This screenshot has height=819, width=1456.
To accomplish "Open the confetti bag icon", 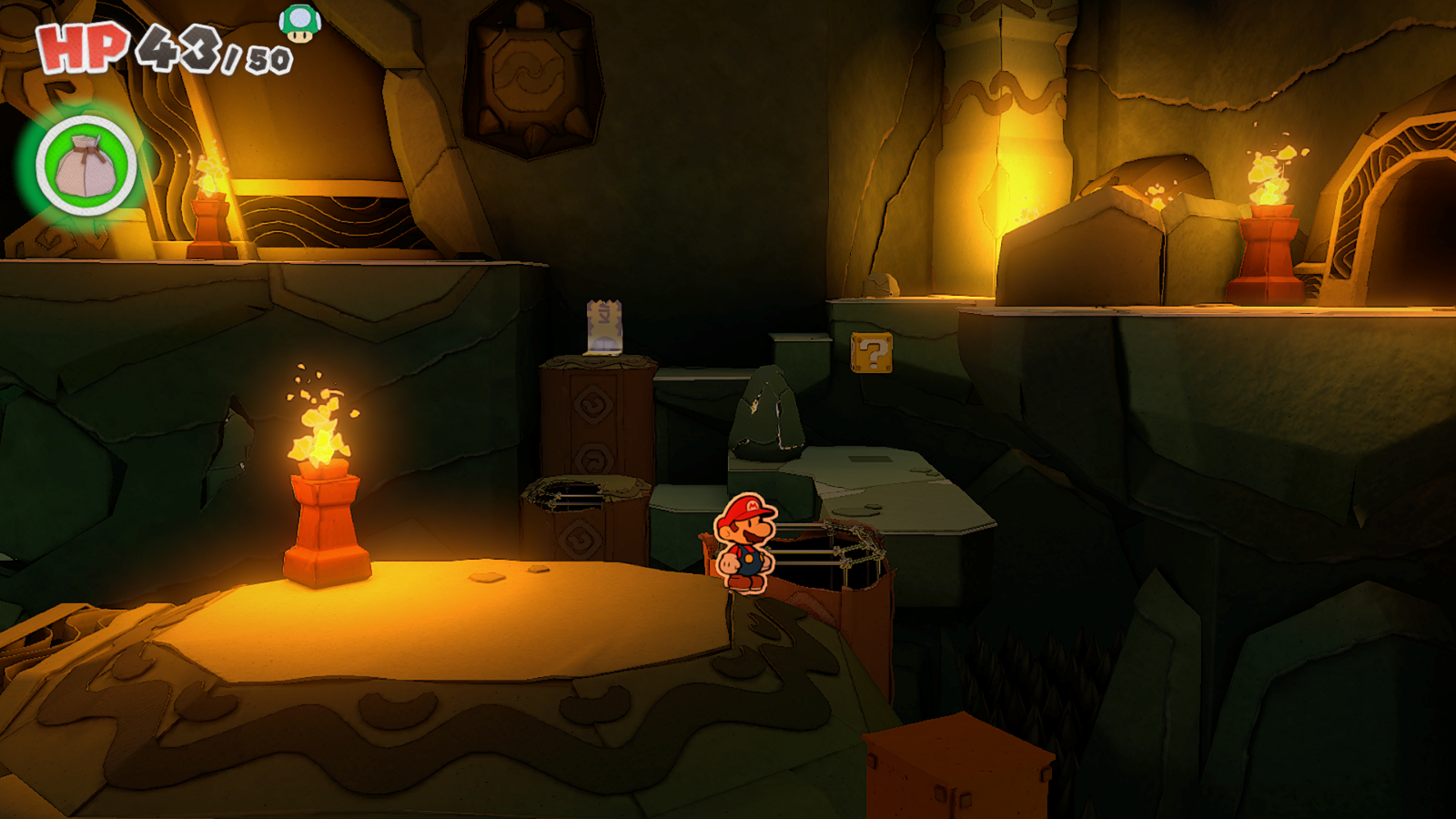I will coord(86,167).
